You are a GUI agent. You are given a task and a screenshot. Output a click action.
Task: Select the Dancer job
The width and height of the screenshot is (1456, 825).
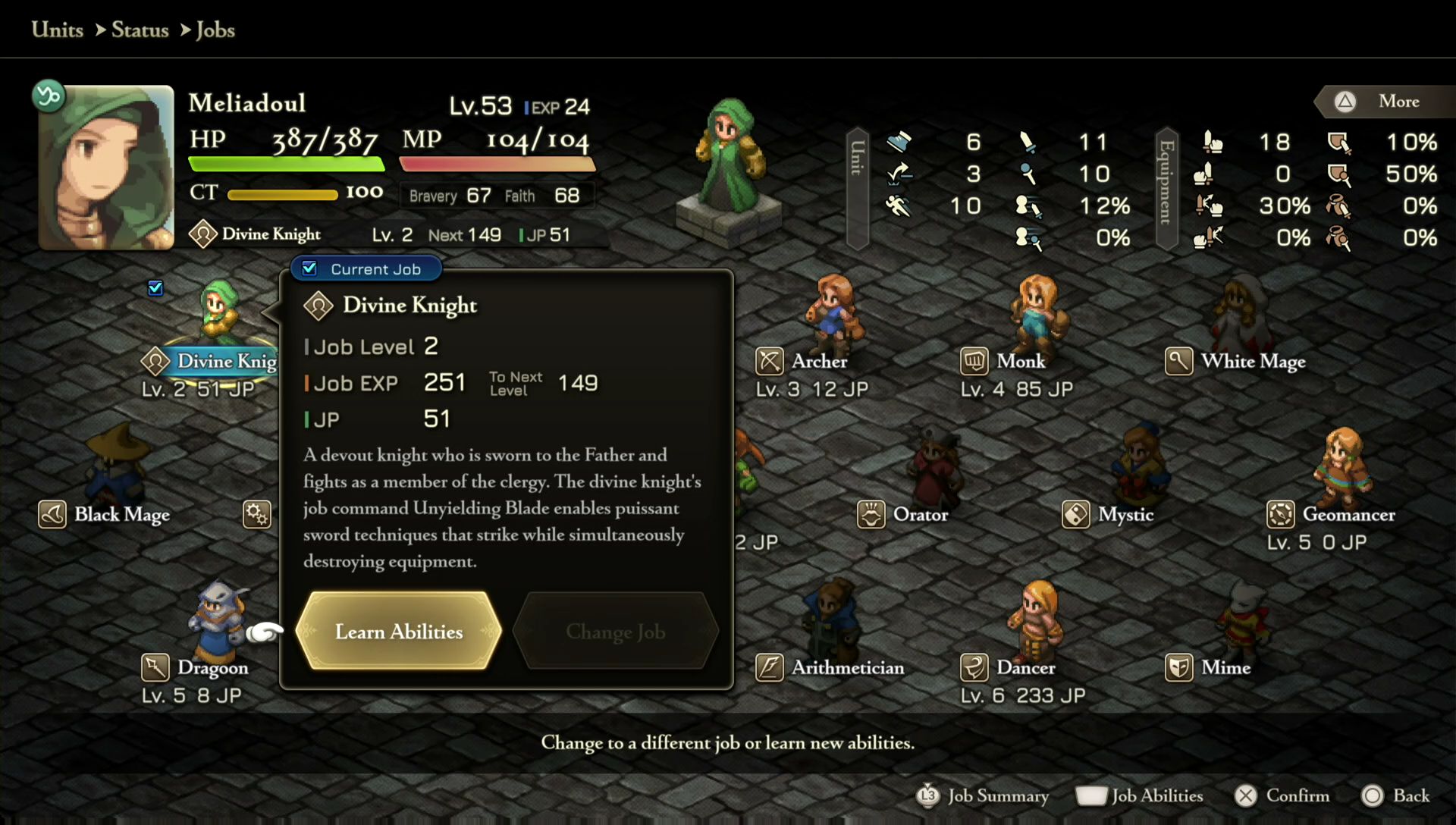point(1025,667)
